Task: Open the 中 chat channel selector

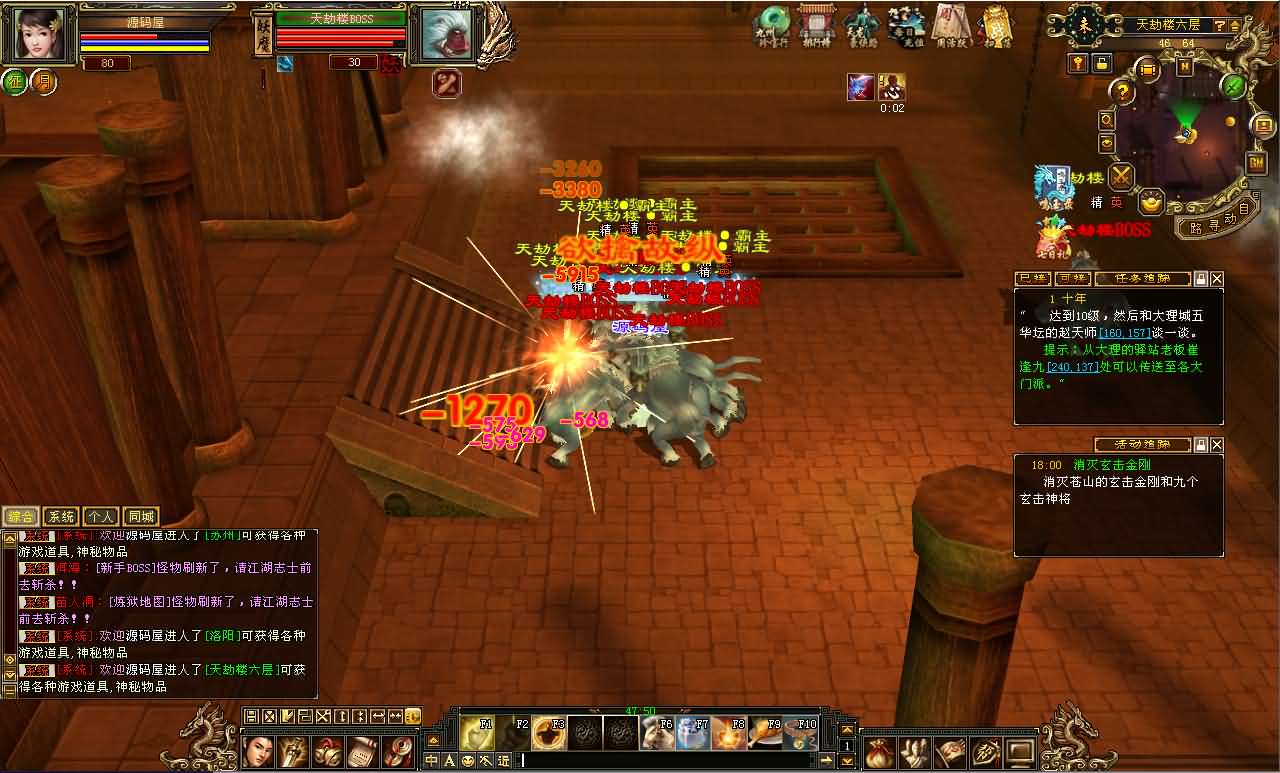Action: 430,760
